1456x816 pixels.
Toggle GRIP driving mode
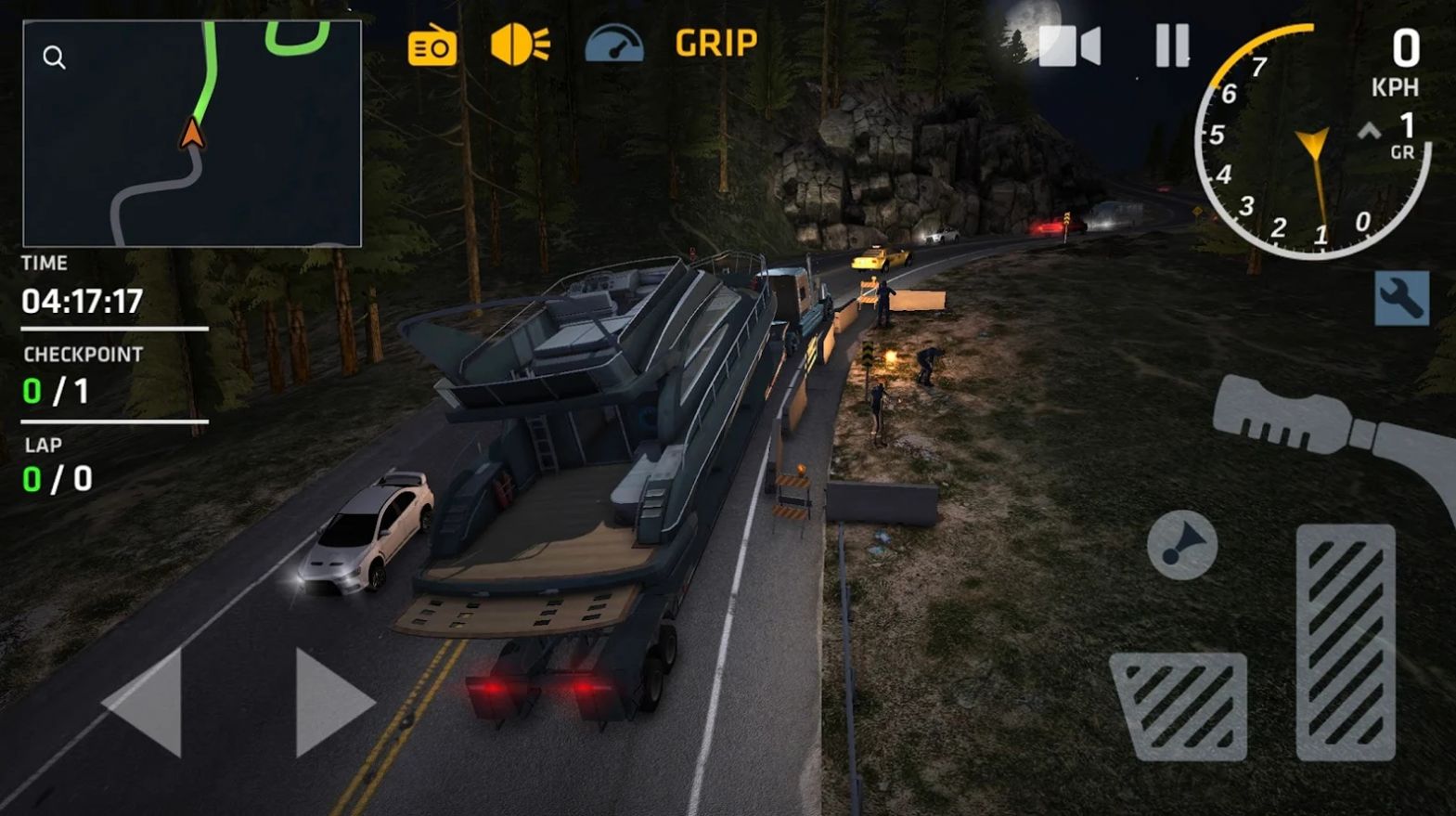pyautogui.click(x=715, y=43)
